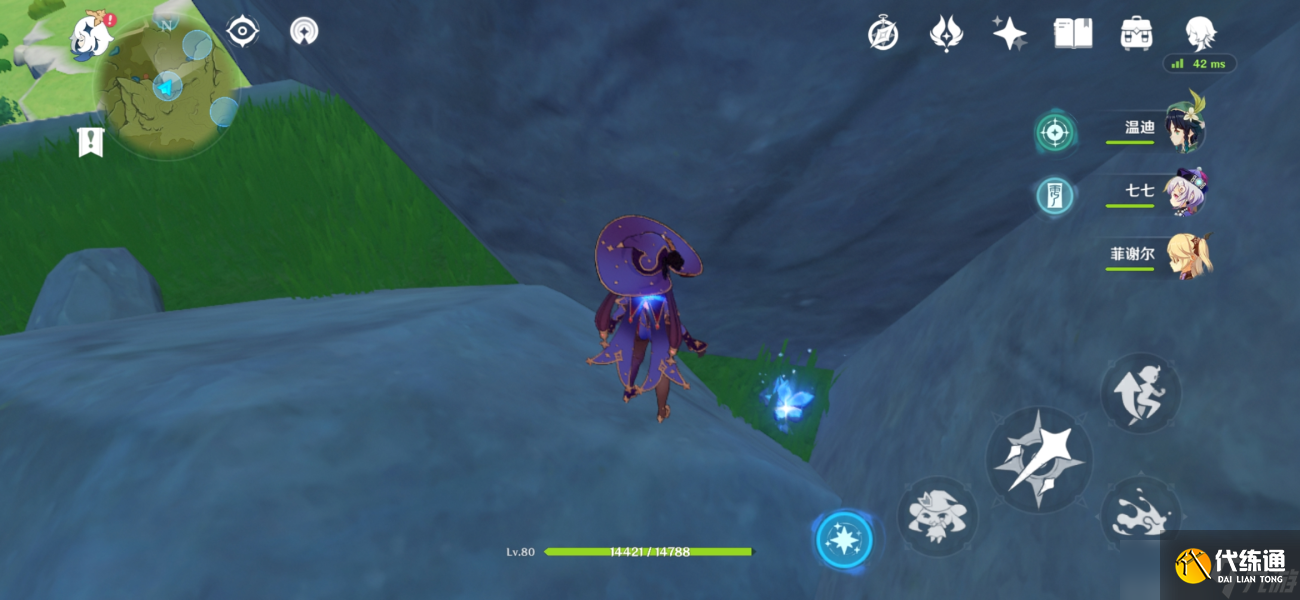This screenshot has width=1300, height=600.
Task: Tap the sprint dash button
Action: pyautogui.click(x=1141, y=392)
